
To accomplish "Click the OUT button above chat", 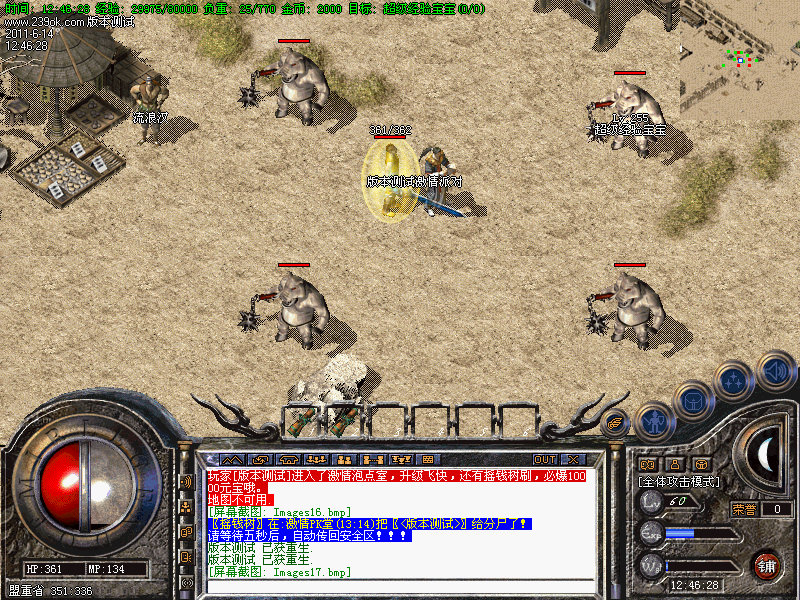I will [x=544, y=459].
